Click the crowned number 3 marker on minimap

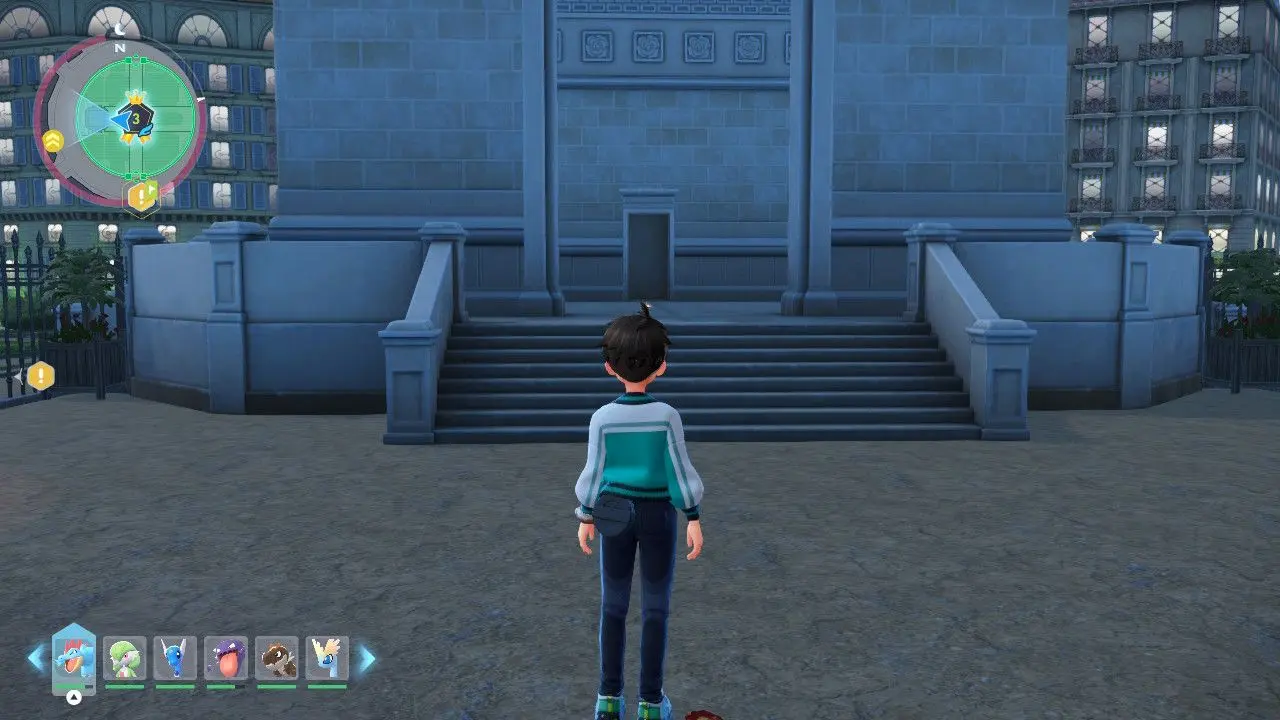point(136,118)
